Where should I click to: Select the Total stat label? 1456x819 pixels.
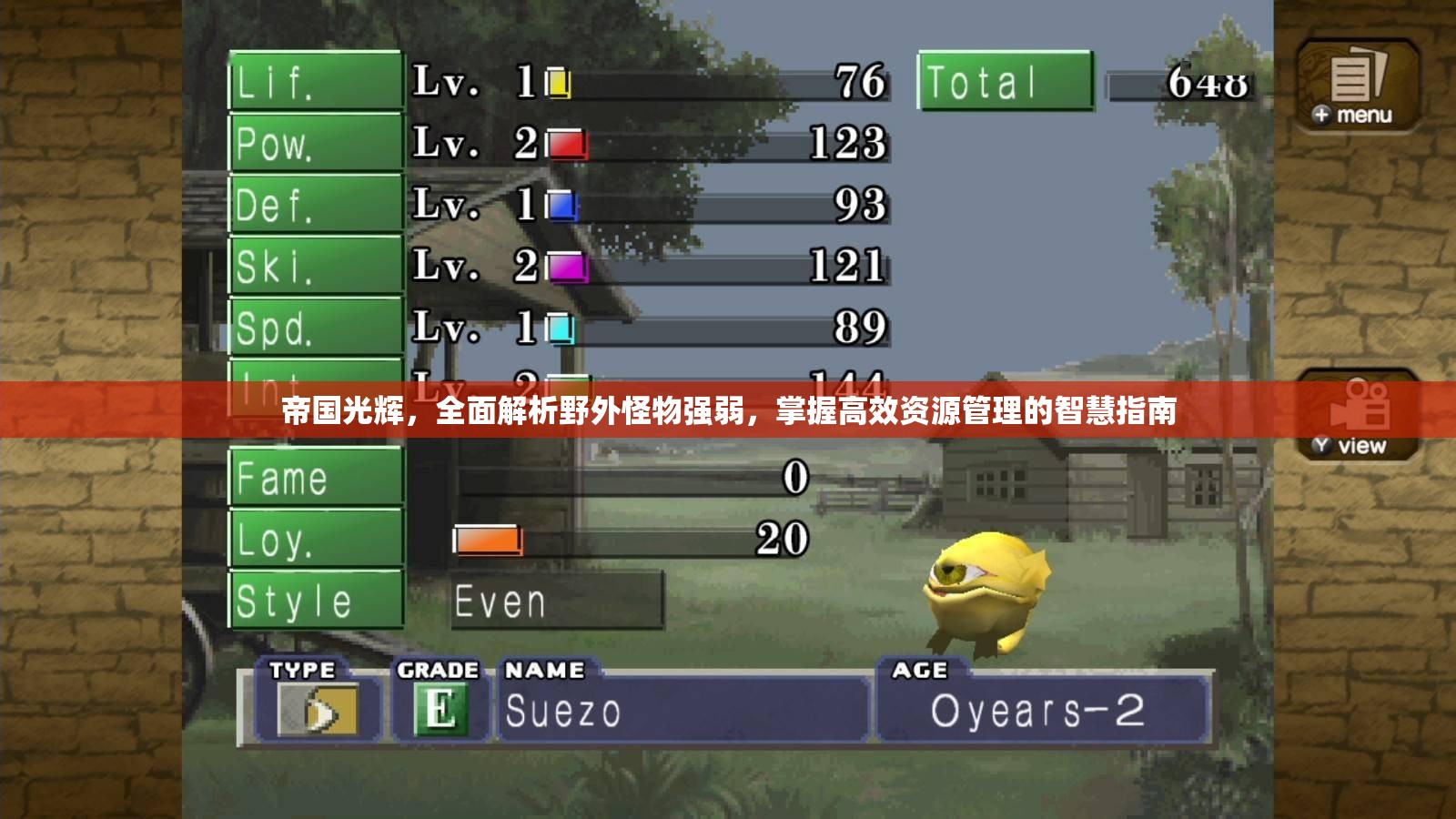tap(1005, 82)
